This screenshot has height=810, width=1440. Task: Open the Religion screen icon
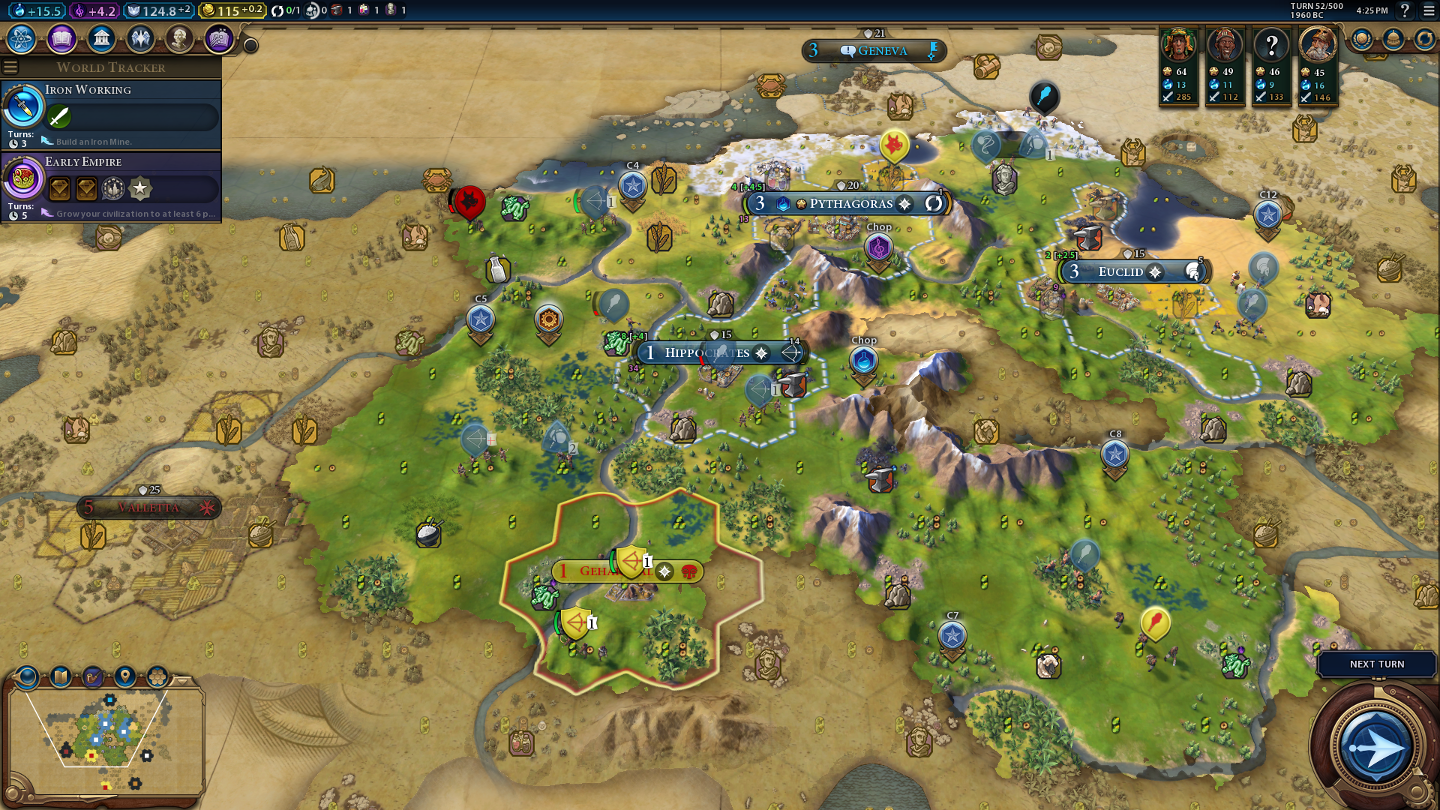click(140, 39)
